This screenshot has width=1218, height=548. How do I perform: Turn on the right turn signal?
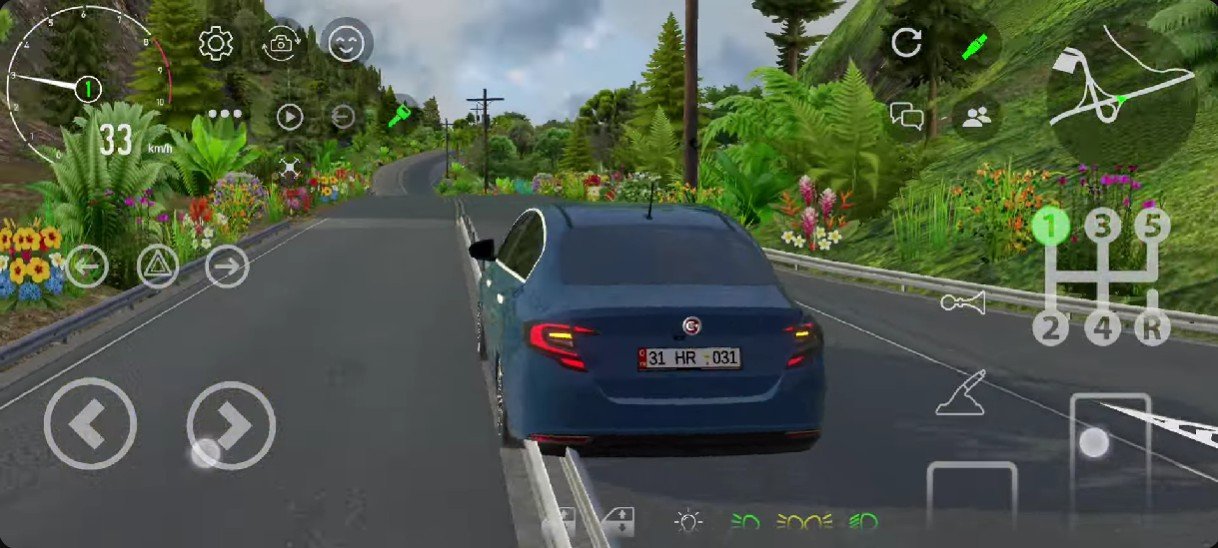(x=227, y=266)
